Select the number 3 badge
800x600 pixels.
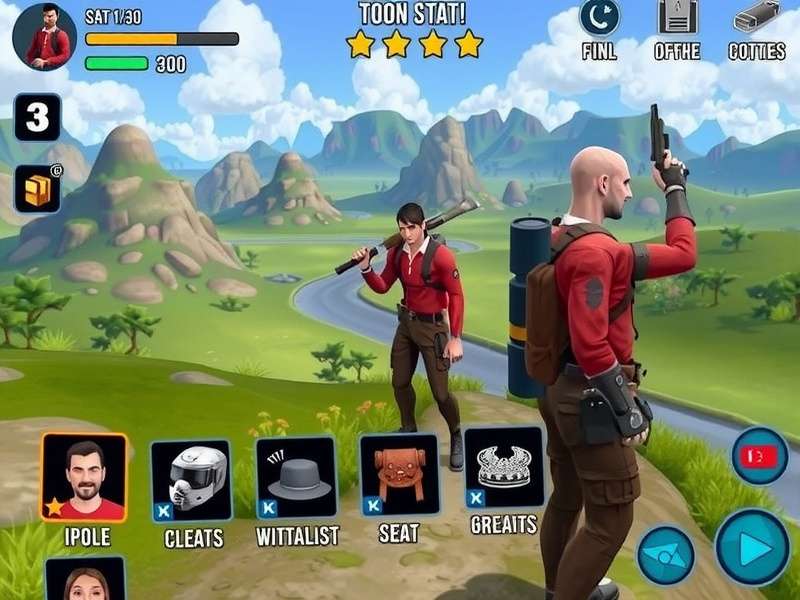point(37,118)
